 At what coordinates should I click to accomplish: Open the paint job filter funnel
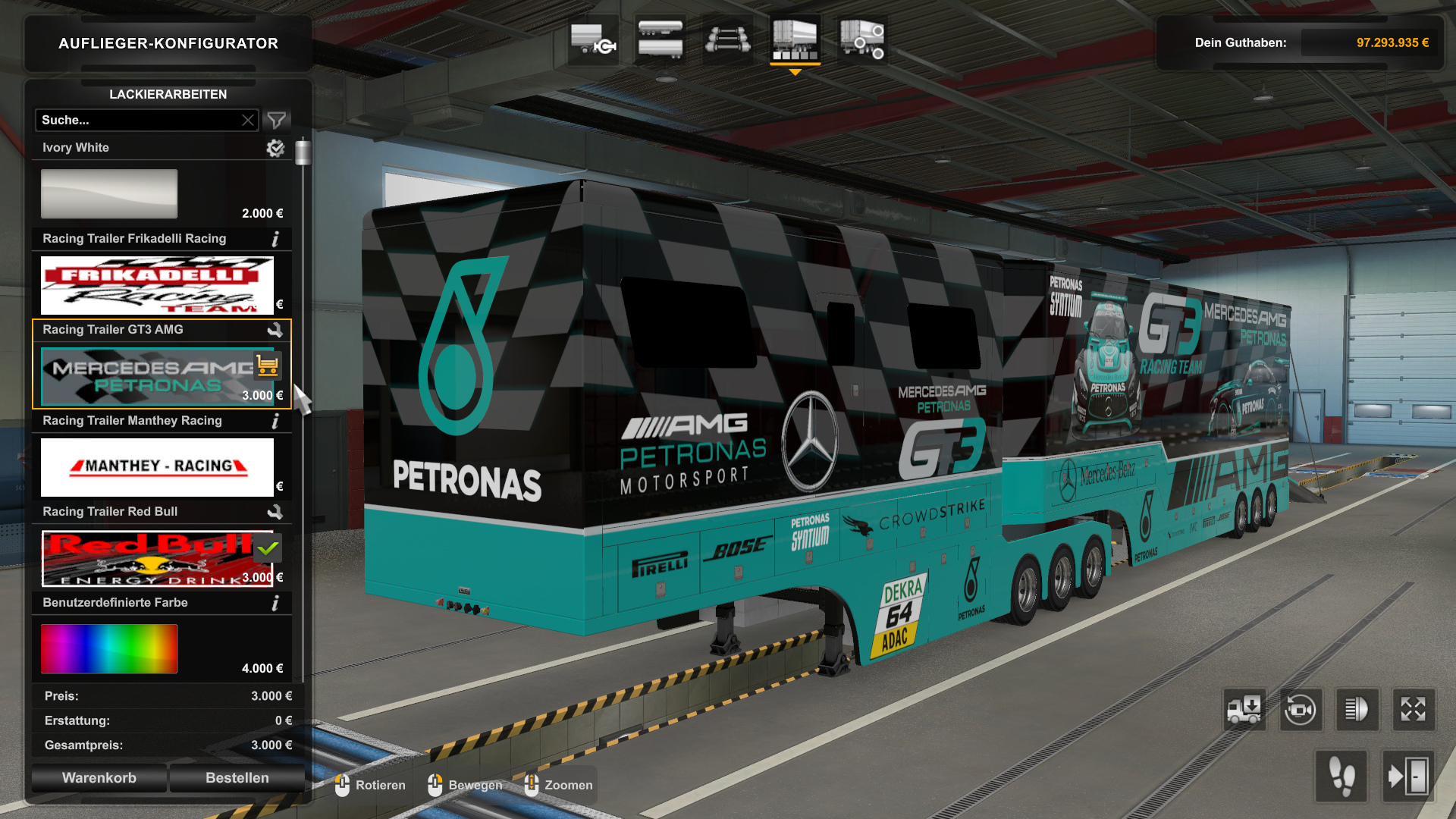pyautogui.click(x=277, y=120)
